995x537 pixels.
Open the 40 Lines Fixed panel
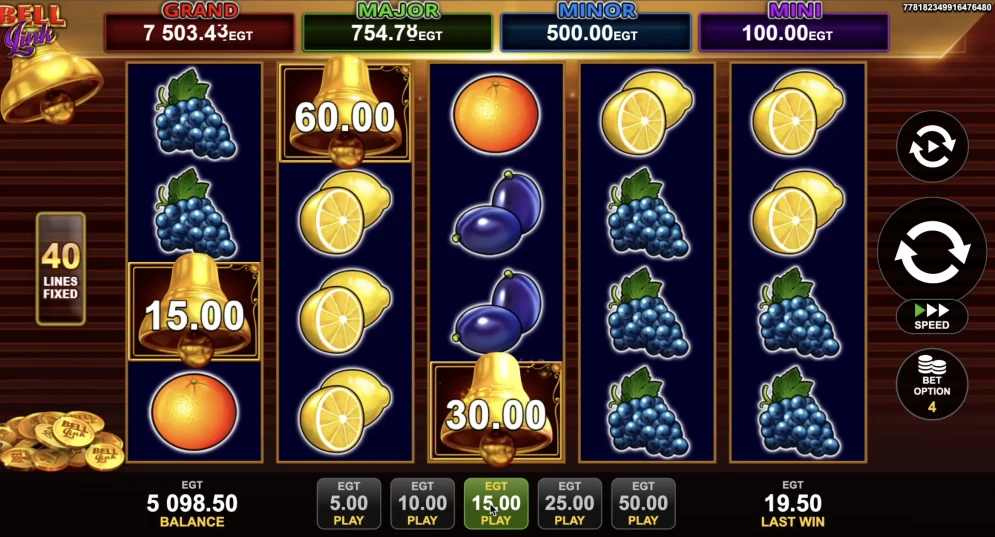pos(61,268)
